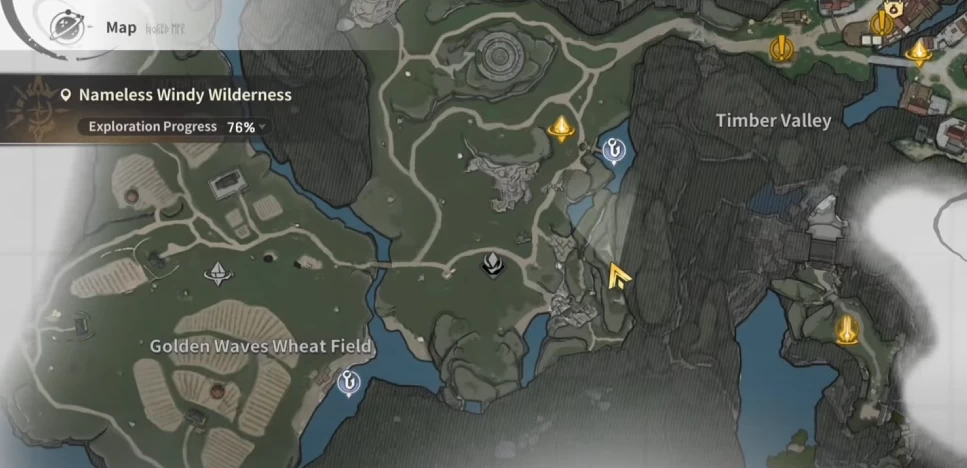This screenshot has width=967, height=468.
Task: Open the Nameless Windy Wilderness region panel
Action: click(x=176, y=95)
